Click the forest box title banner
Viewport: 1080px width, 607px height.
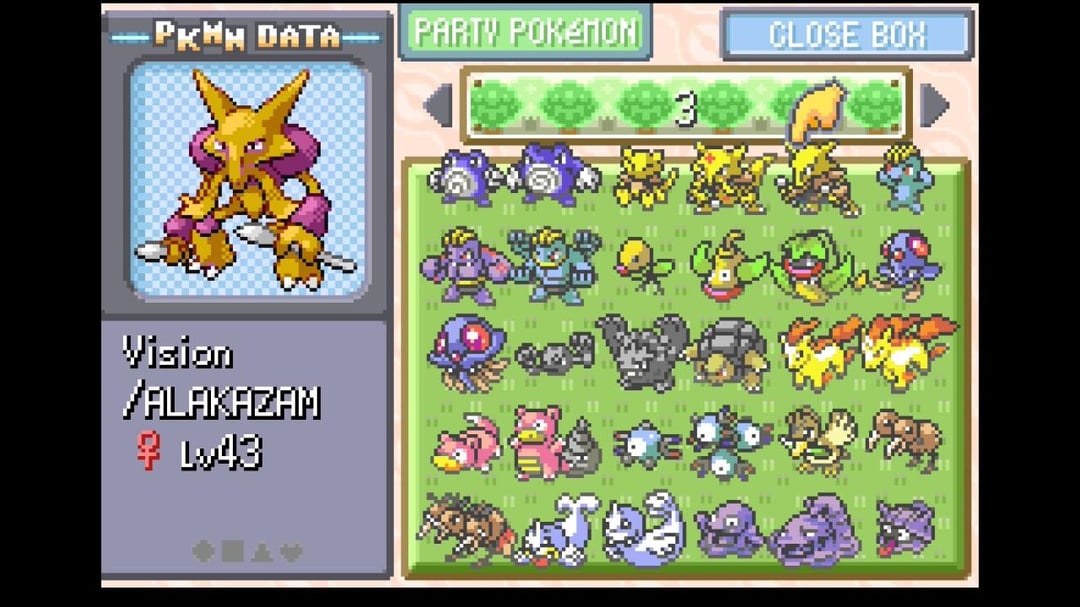(684, 106)
